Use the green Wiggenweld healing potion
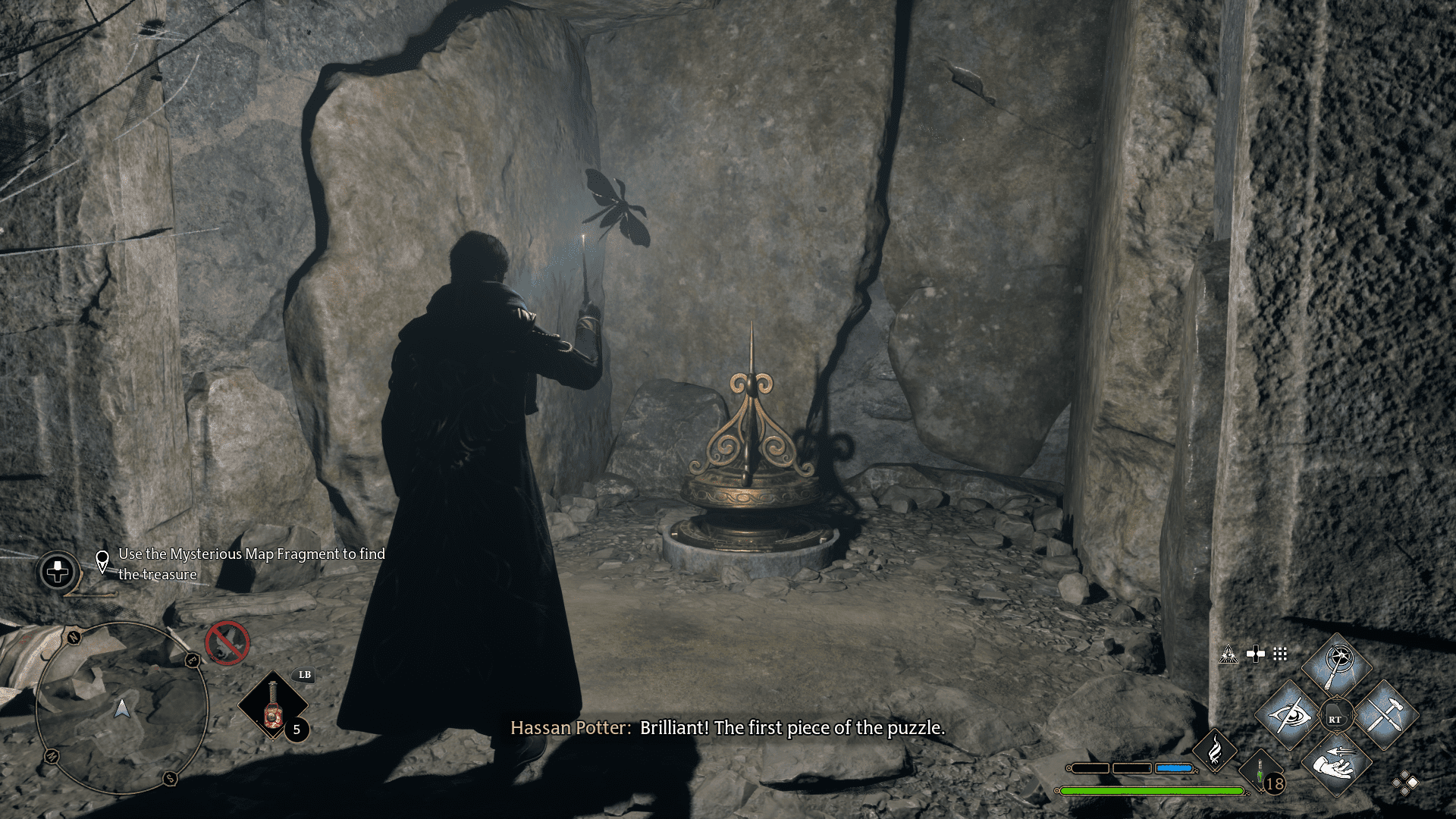 click(1260, 773)
